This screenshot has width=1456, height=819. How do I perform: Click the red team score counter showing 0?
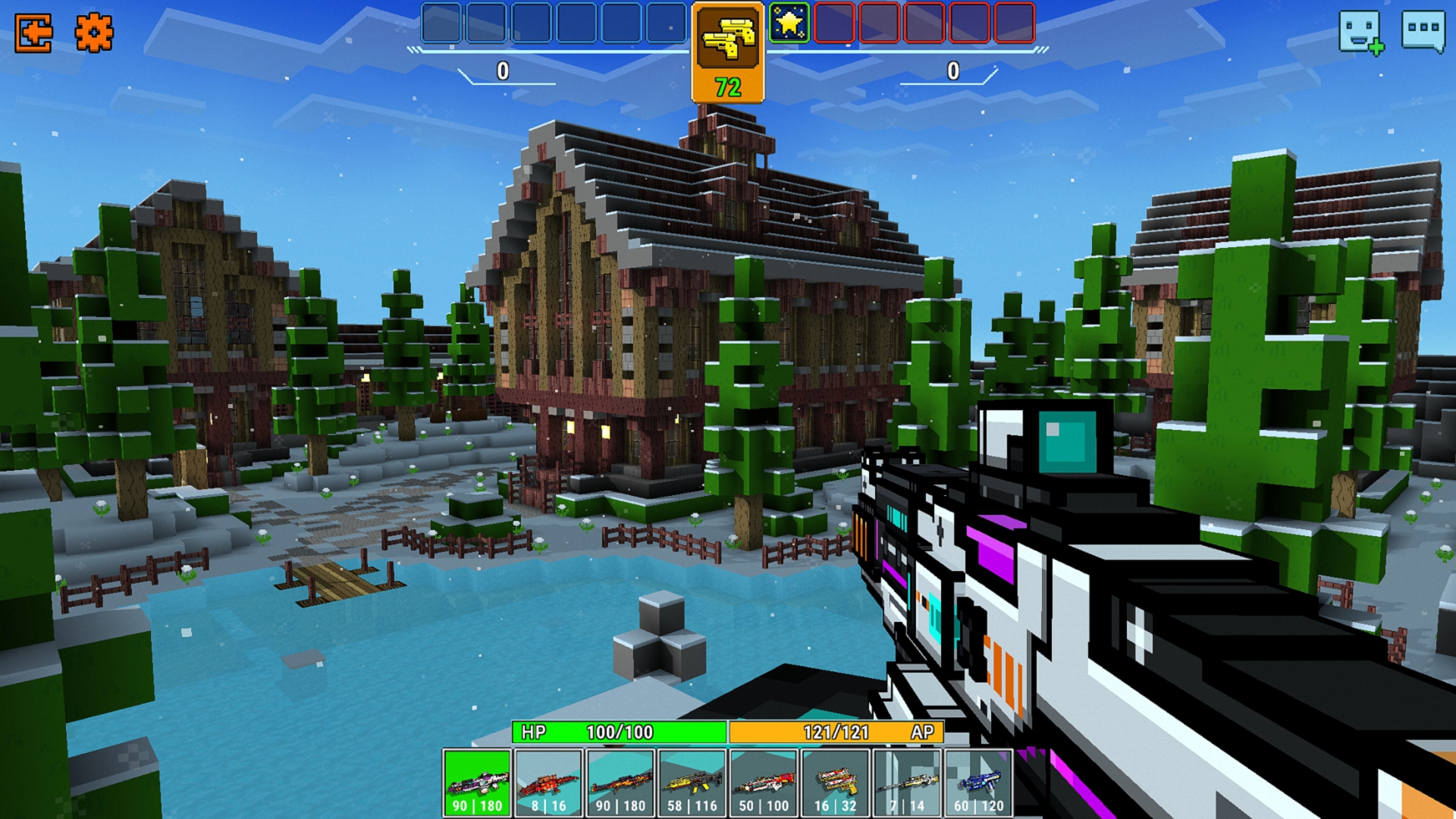[952, 71]
